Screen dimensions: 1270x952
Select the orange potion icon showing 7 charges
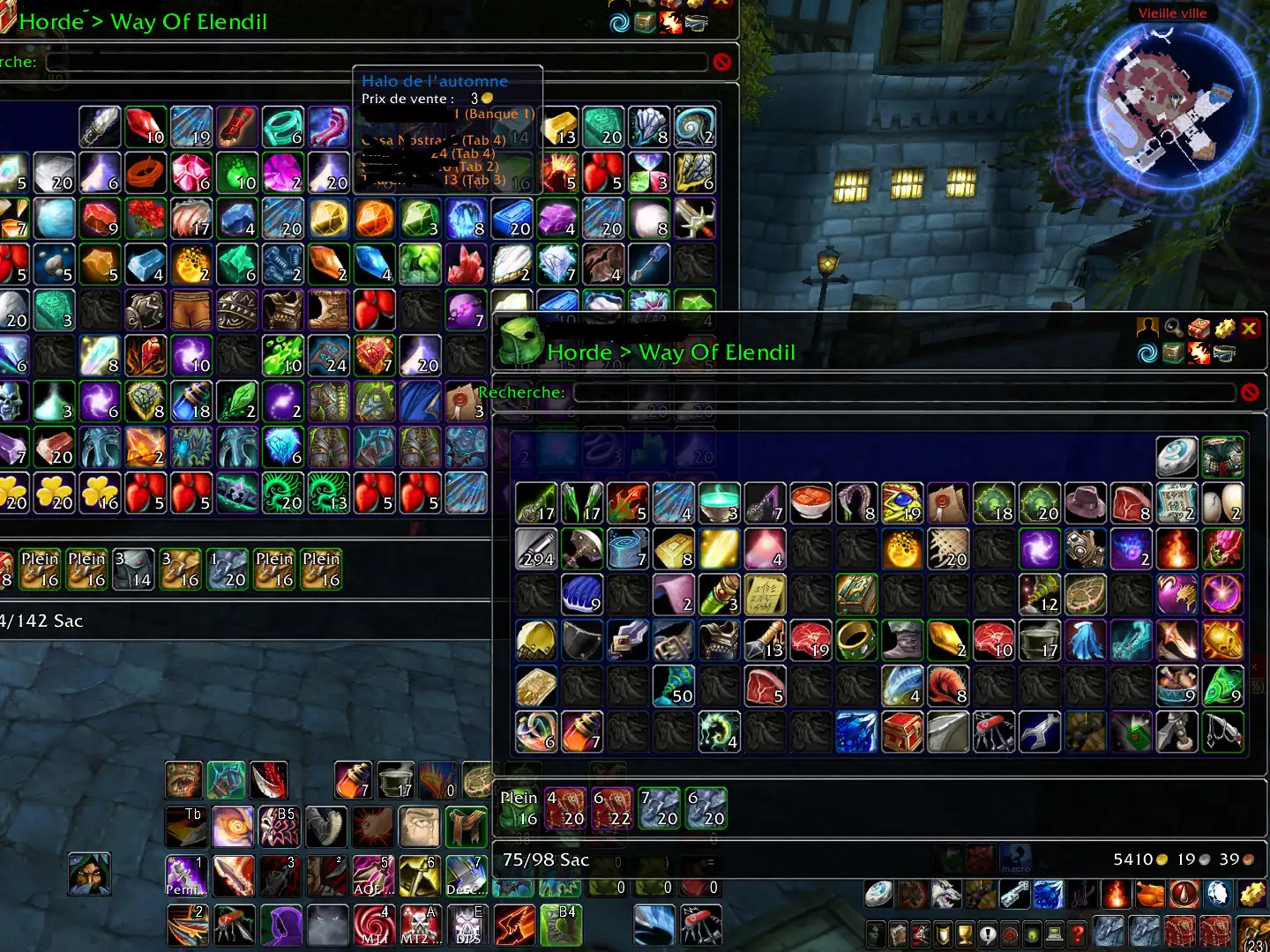tap(352, 781)
